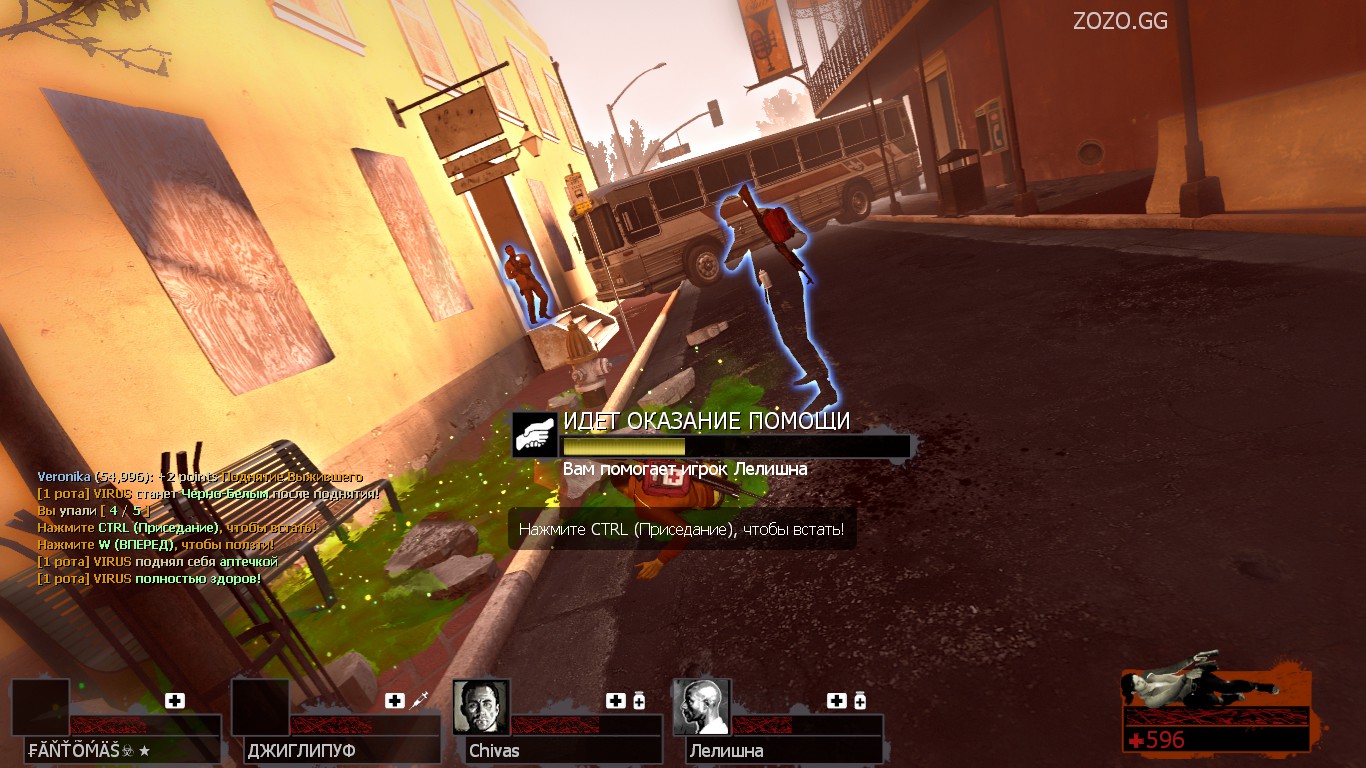This screenshot has height=768, width=1366.
Task: Click ДЖИГЛИПУФ's adrenaline syringe icon
Action: [x=420, y=701]
